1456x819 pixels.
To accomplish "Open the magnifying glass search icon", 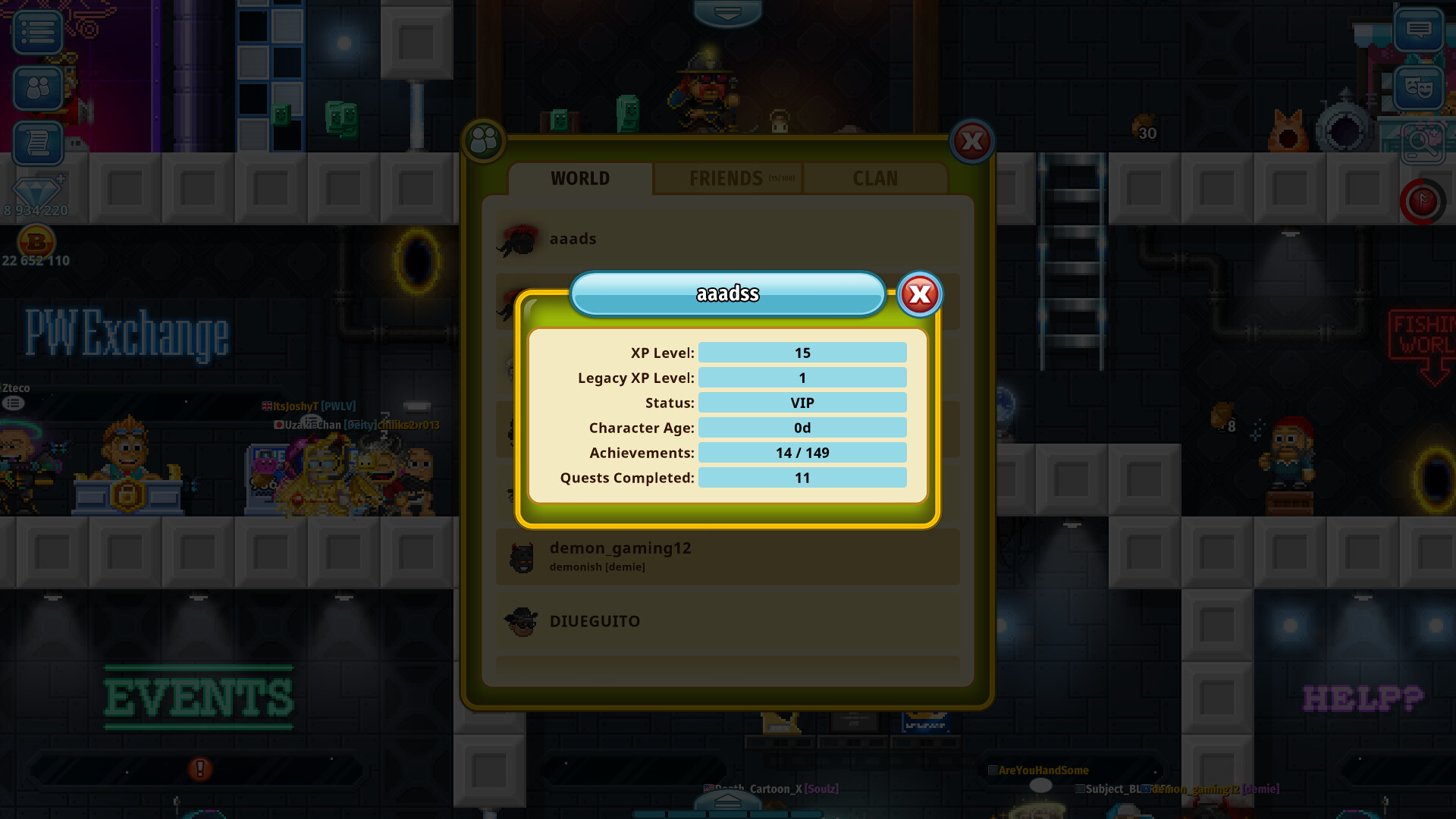I will 1422,142.
